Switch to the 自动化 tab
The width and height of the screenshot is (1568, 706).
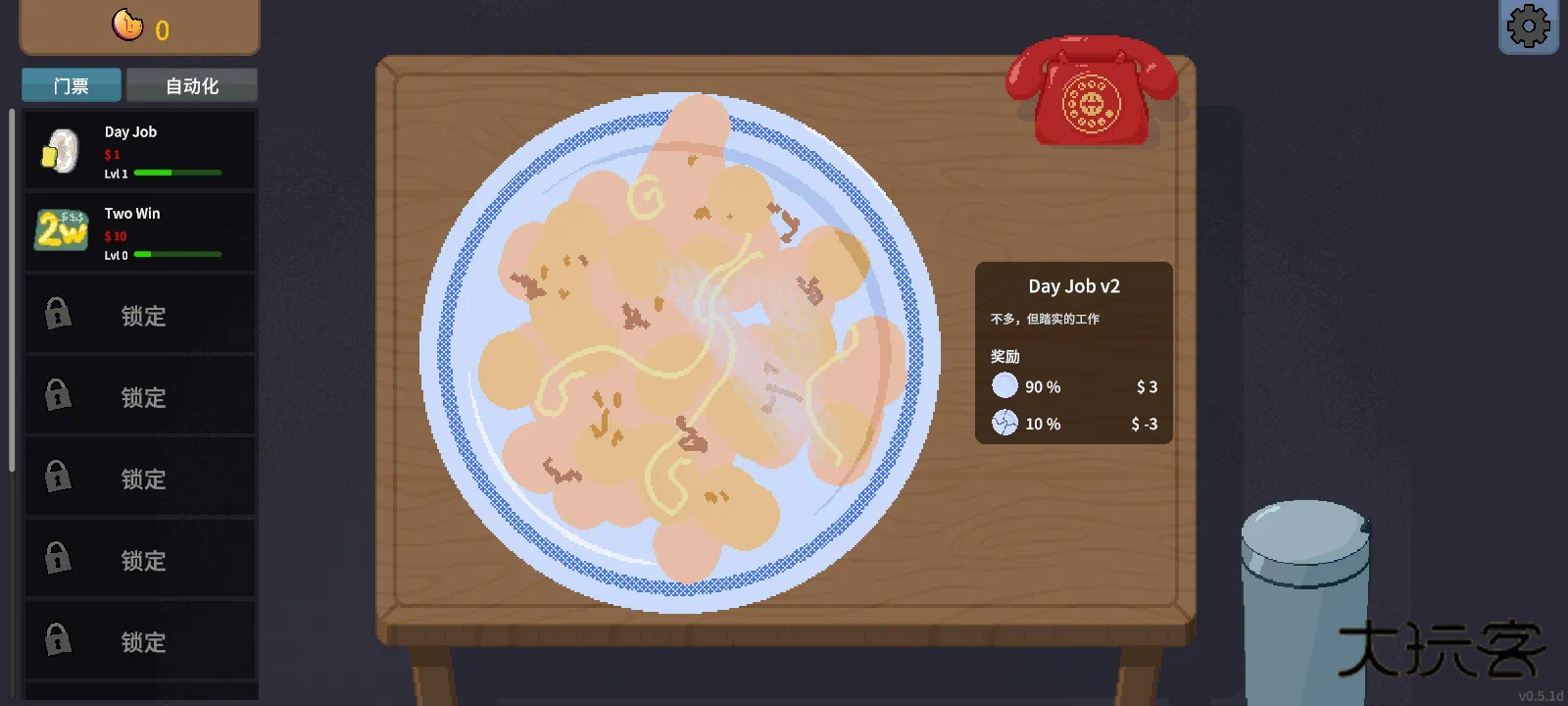pos(191,85)
